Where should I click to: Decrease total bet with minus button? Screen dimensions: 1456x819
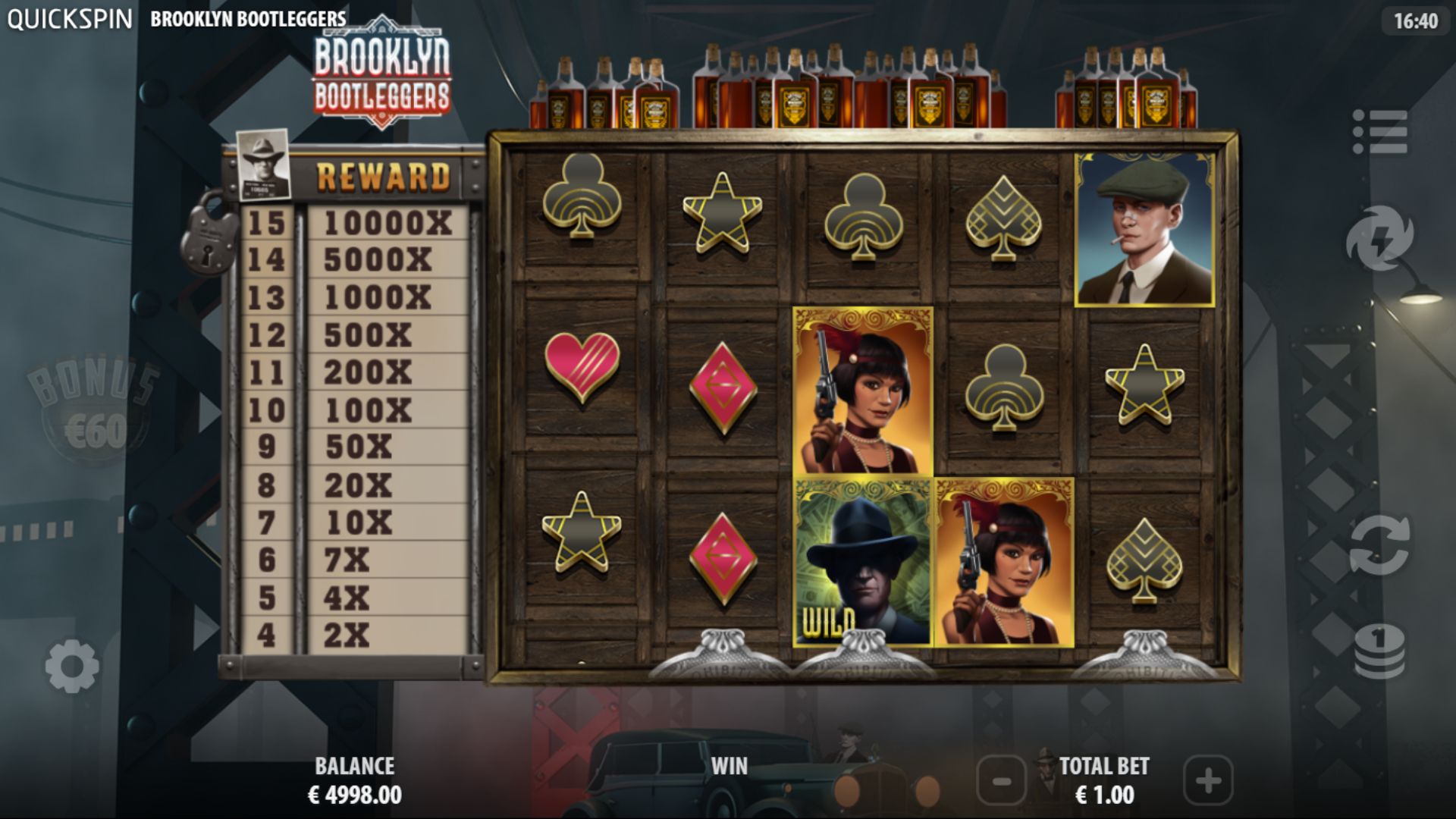(x=1001, y=780)
